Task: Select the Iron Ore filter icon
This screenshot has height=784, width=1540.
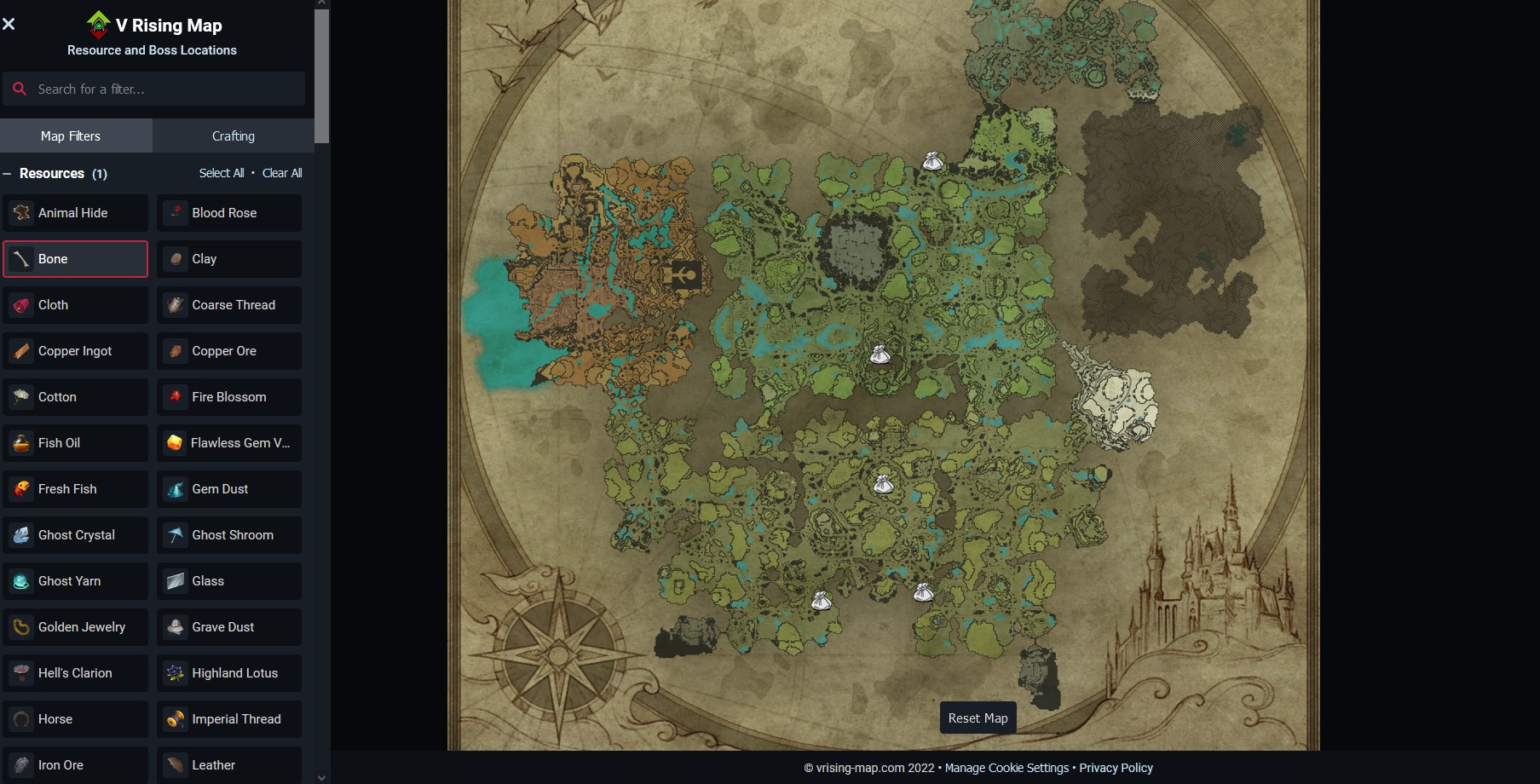Action: pyautogui.click(x=20, y=764)
